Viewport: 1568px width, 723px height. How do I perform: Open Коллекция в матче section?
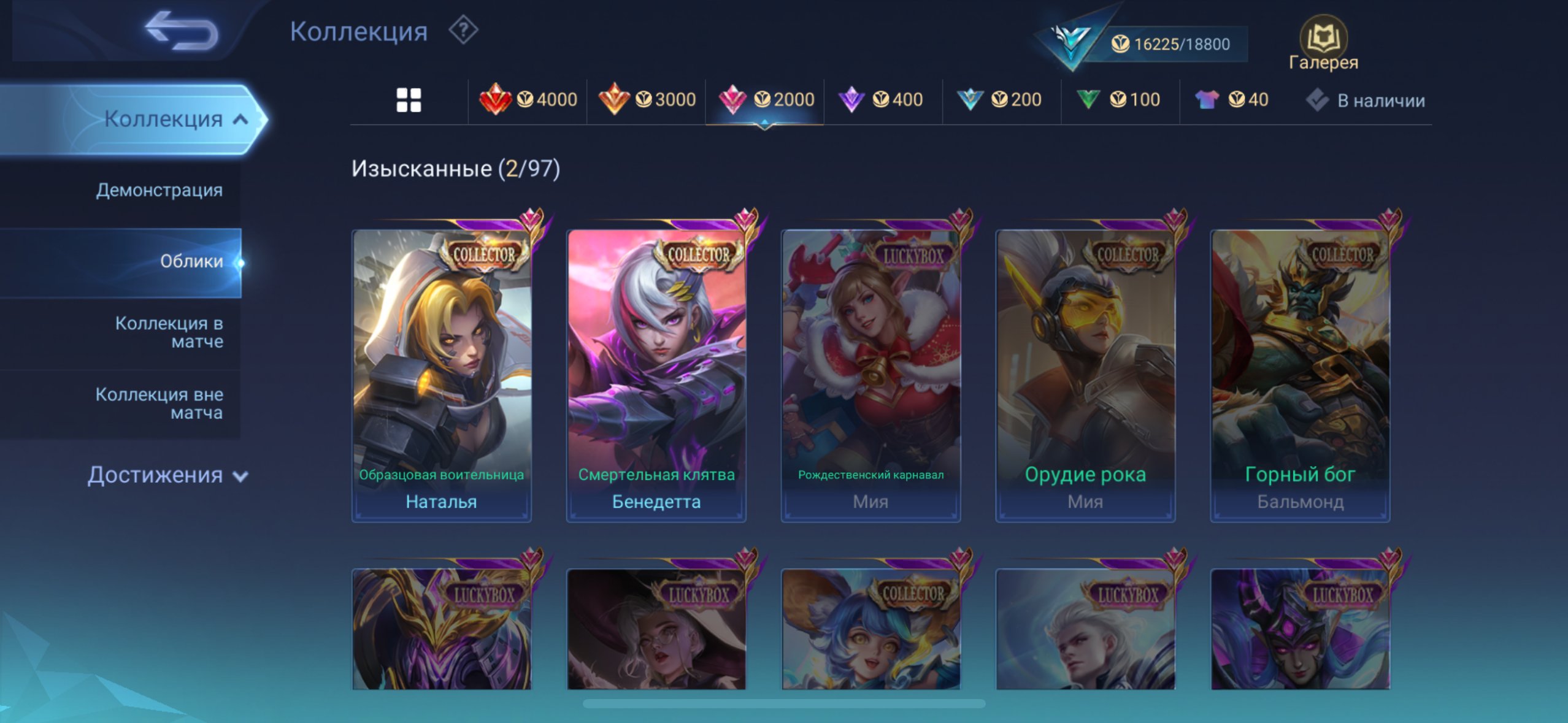coord(169,332)
